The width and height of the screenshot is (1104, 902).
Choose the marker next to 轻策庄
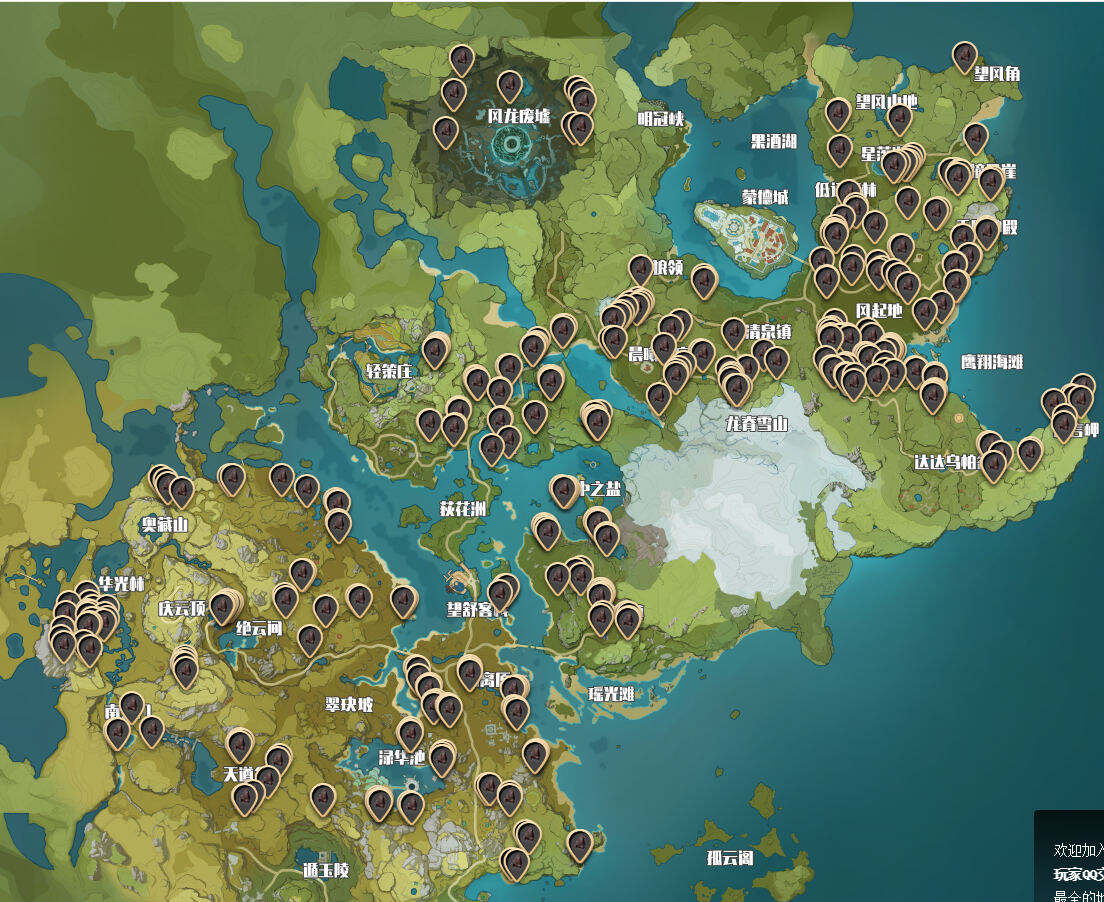click(x=434, y=351)
